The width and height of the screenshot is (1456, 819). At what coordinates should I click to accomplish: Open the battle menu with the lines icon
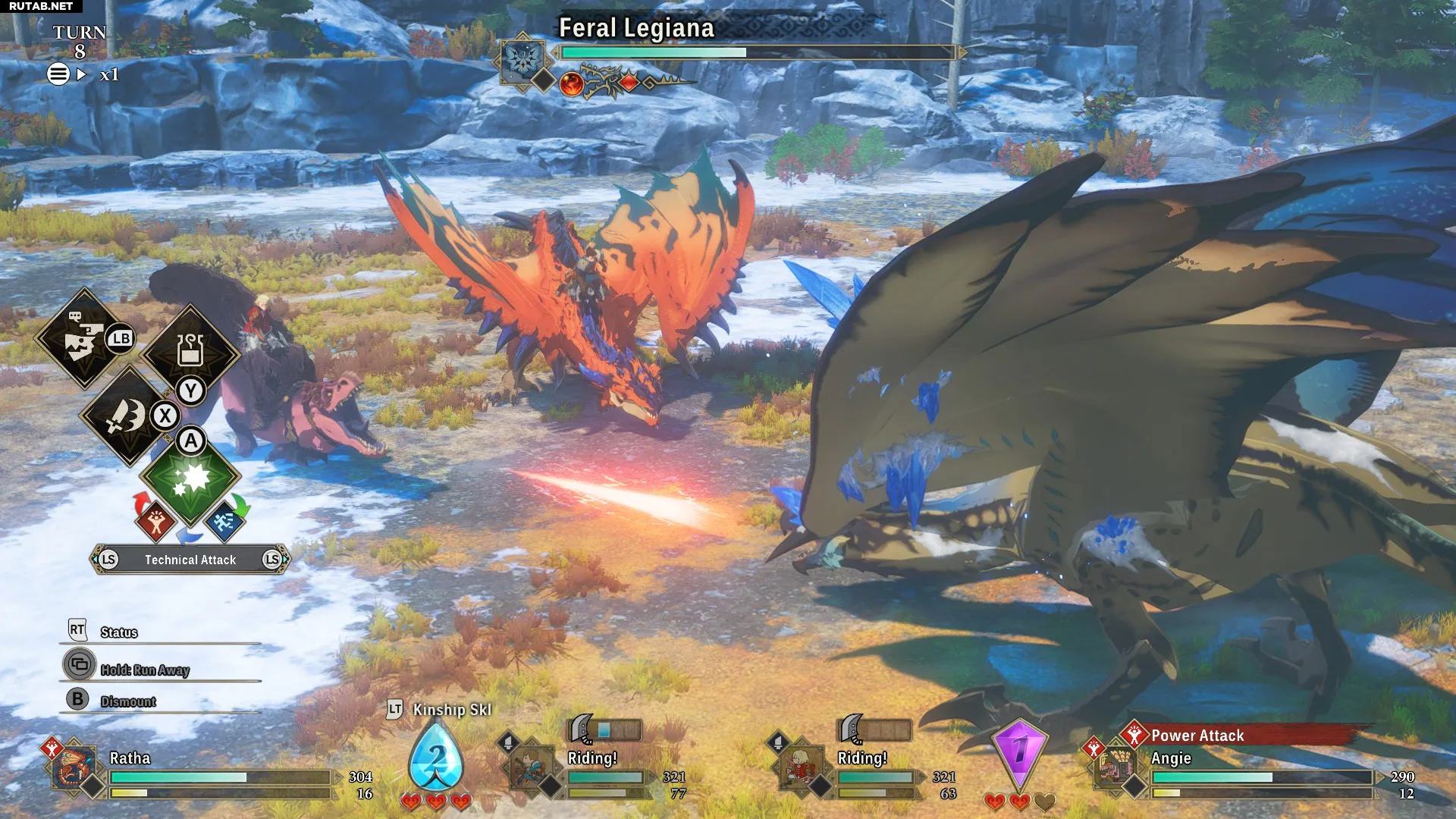(58, 74)
